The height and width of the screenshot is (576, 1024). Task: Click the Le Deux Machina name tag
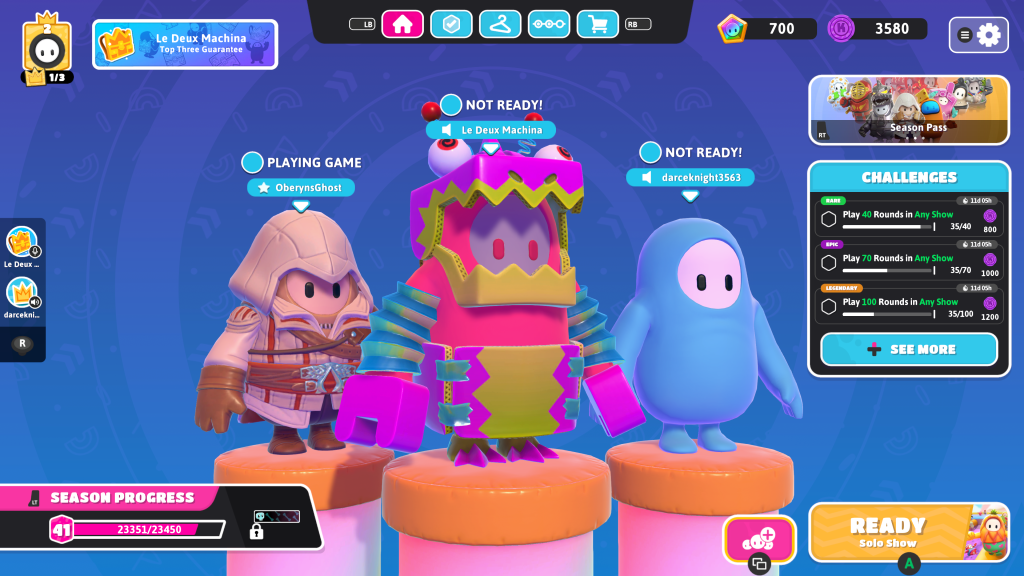point(491,130)
